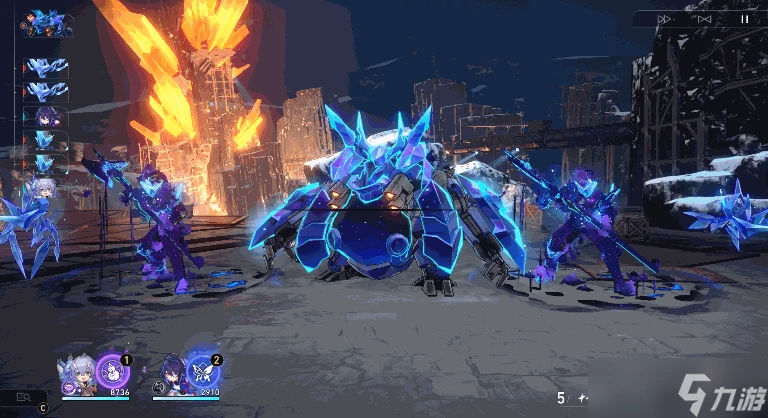Select purple-haired character in turn order
Viewport: 768px width, 418px height.
click(46, 117)
